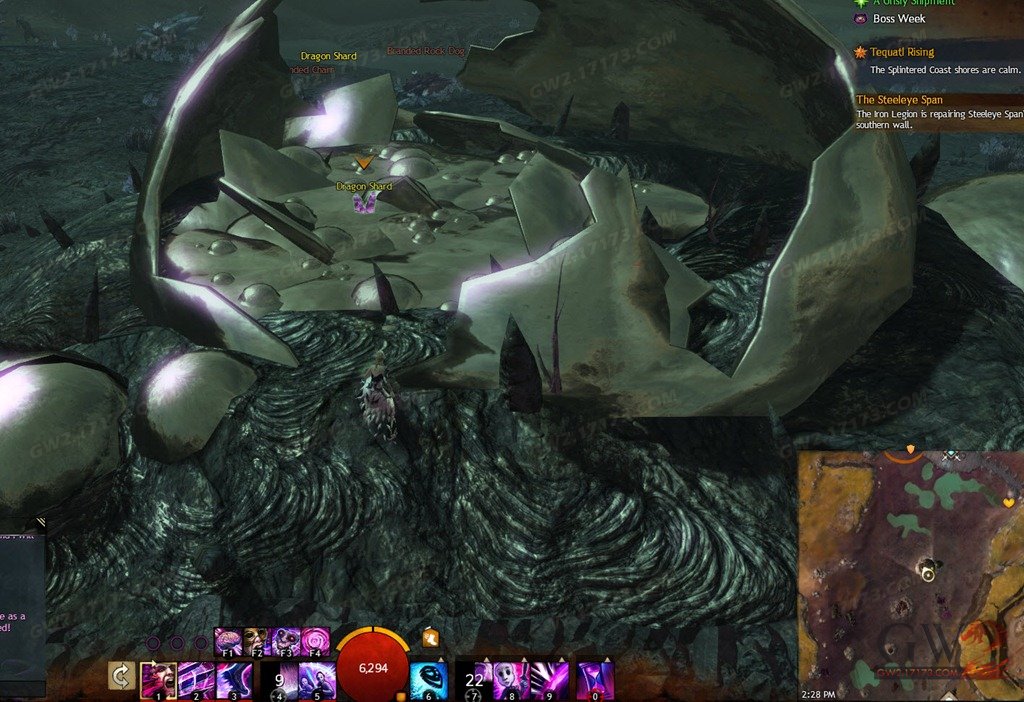1024x702 pixels.
Task: Trigger the F4 pink swirl shatter skill
Action: click(315, 641)
